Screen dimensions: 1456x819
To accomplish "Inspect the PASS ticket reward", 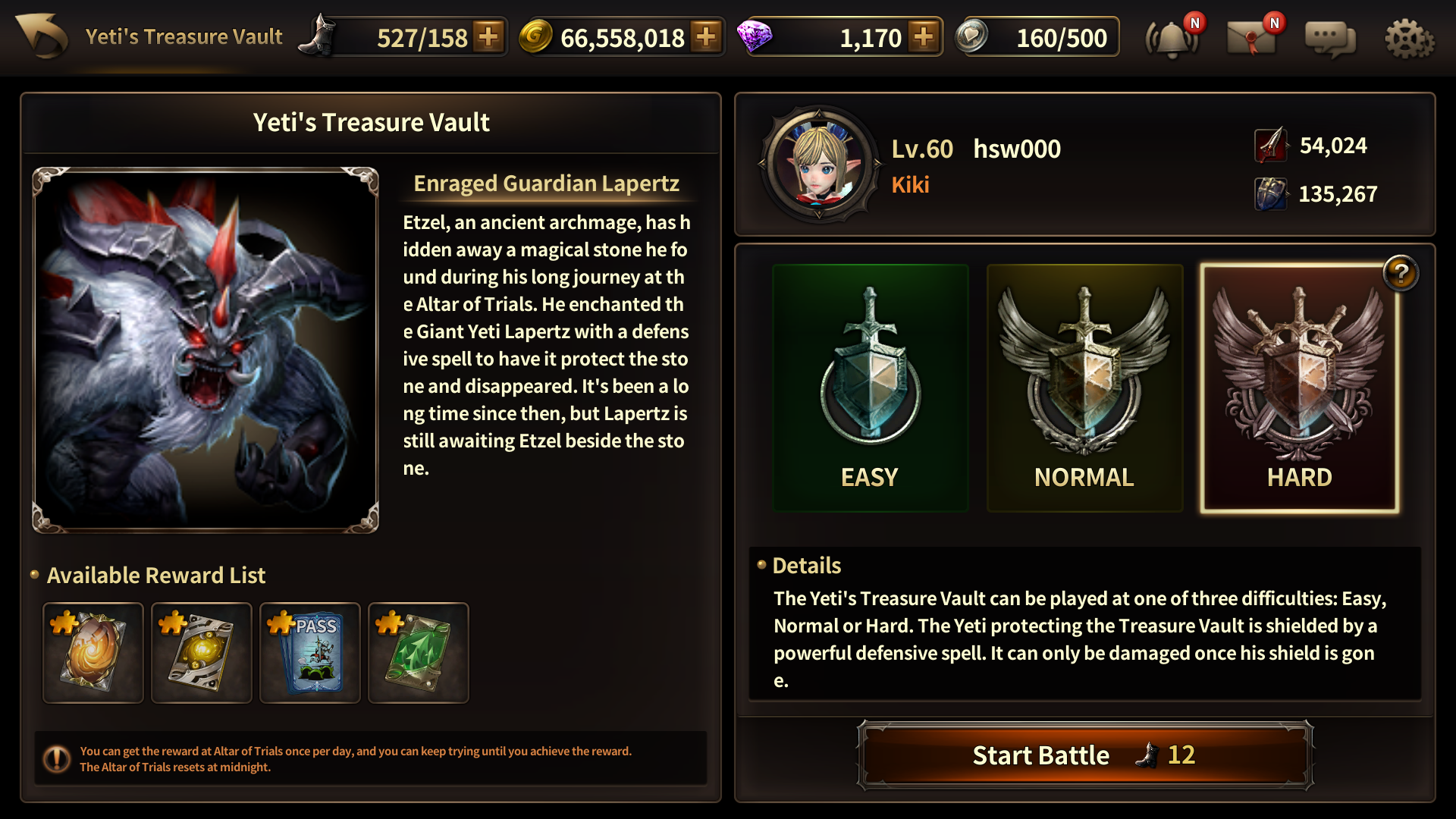I will pos(310,652).
